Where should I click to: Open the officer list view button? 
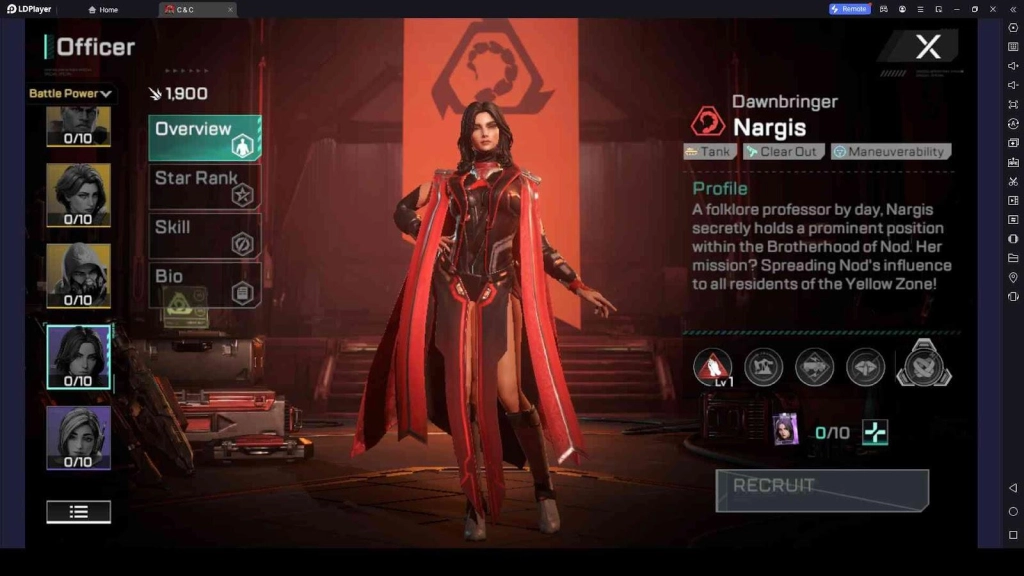[78, 512]
